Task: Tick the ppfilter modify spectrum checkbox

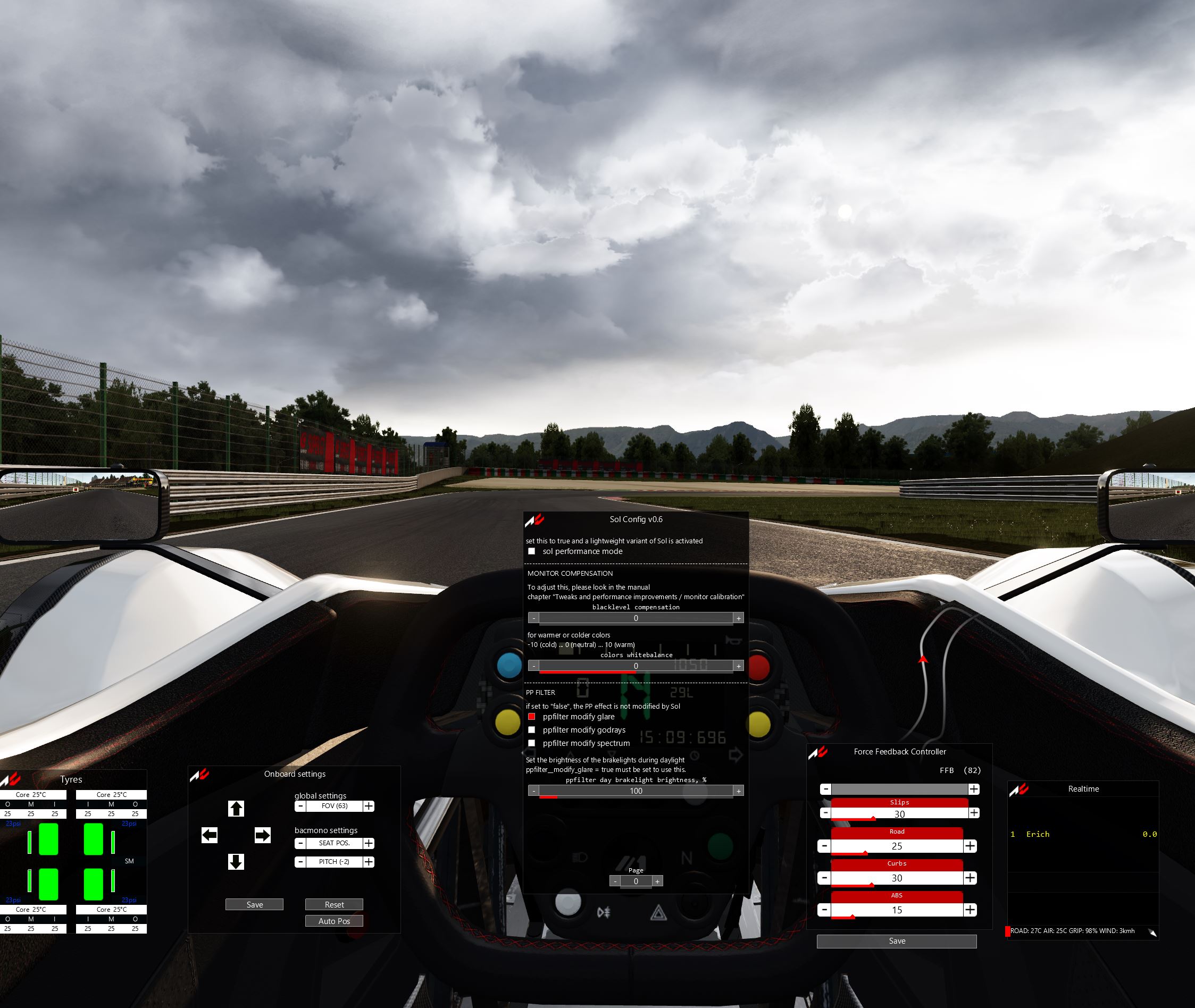Action: point(531,743)
